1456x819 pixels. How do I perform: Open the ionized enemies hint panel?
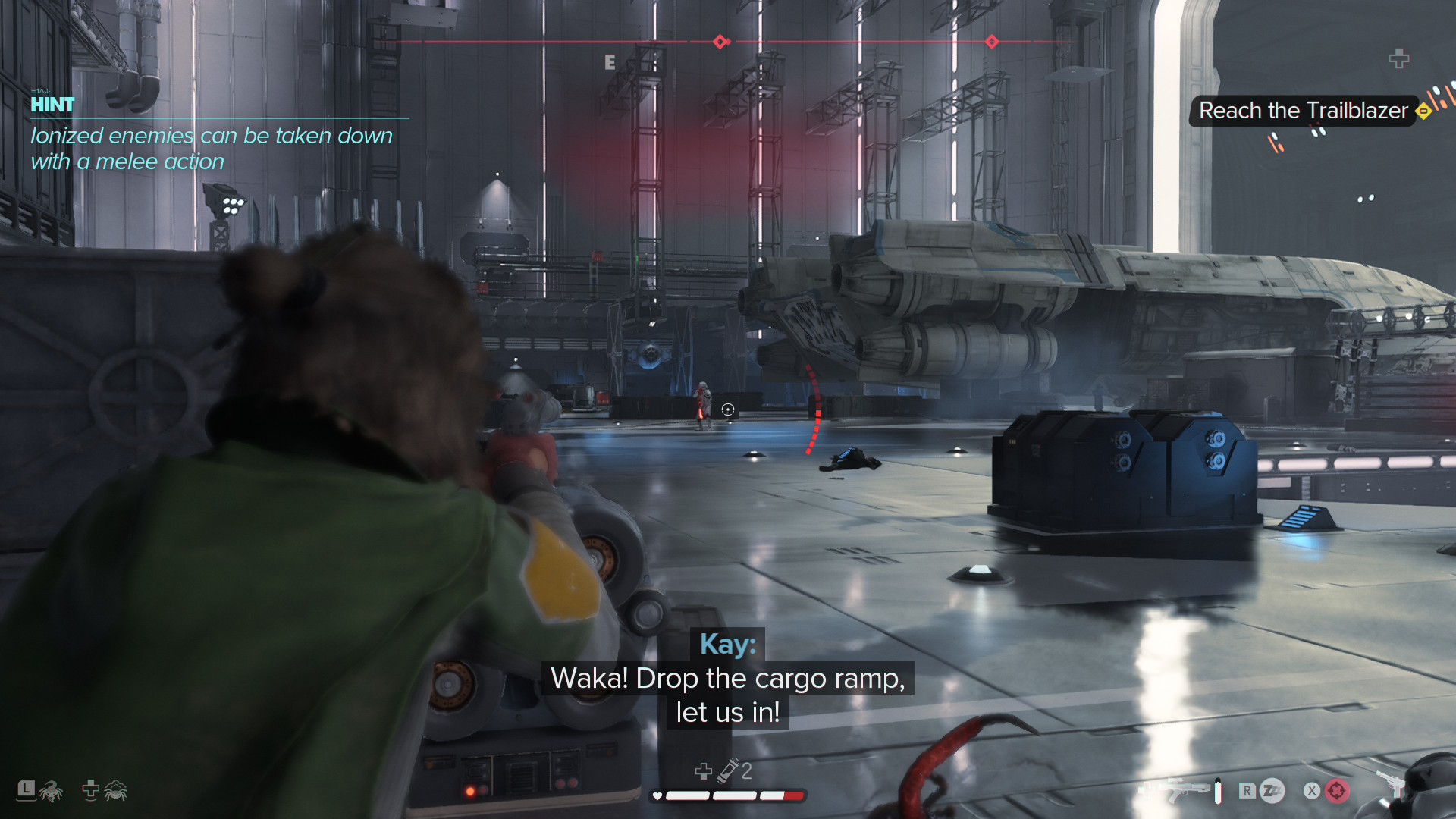point(211,135)
